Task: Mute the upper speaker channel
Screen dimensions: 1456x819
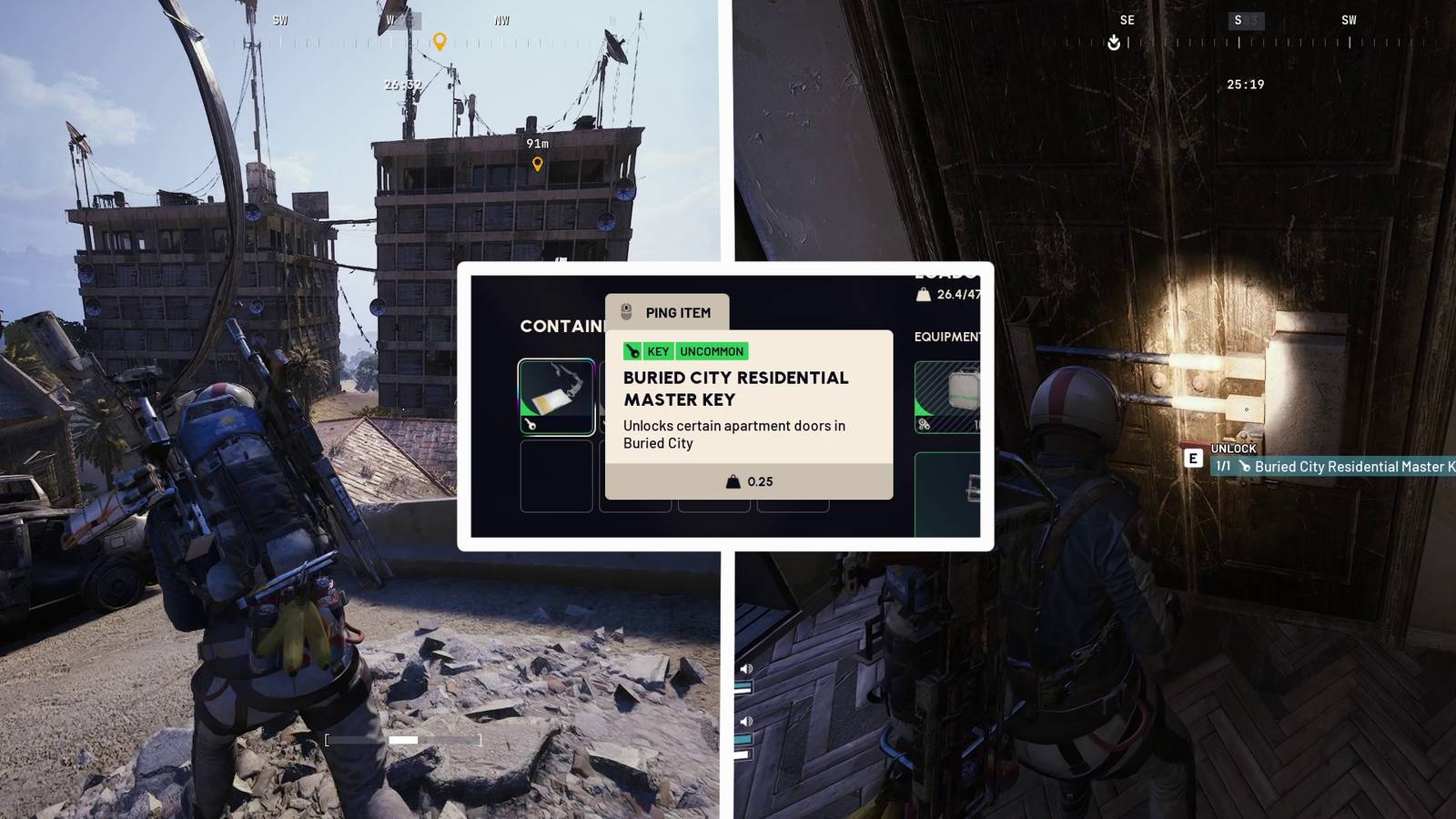Action: (746, 669)
